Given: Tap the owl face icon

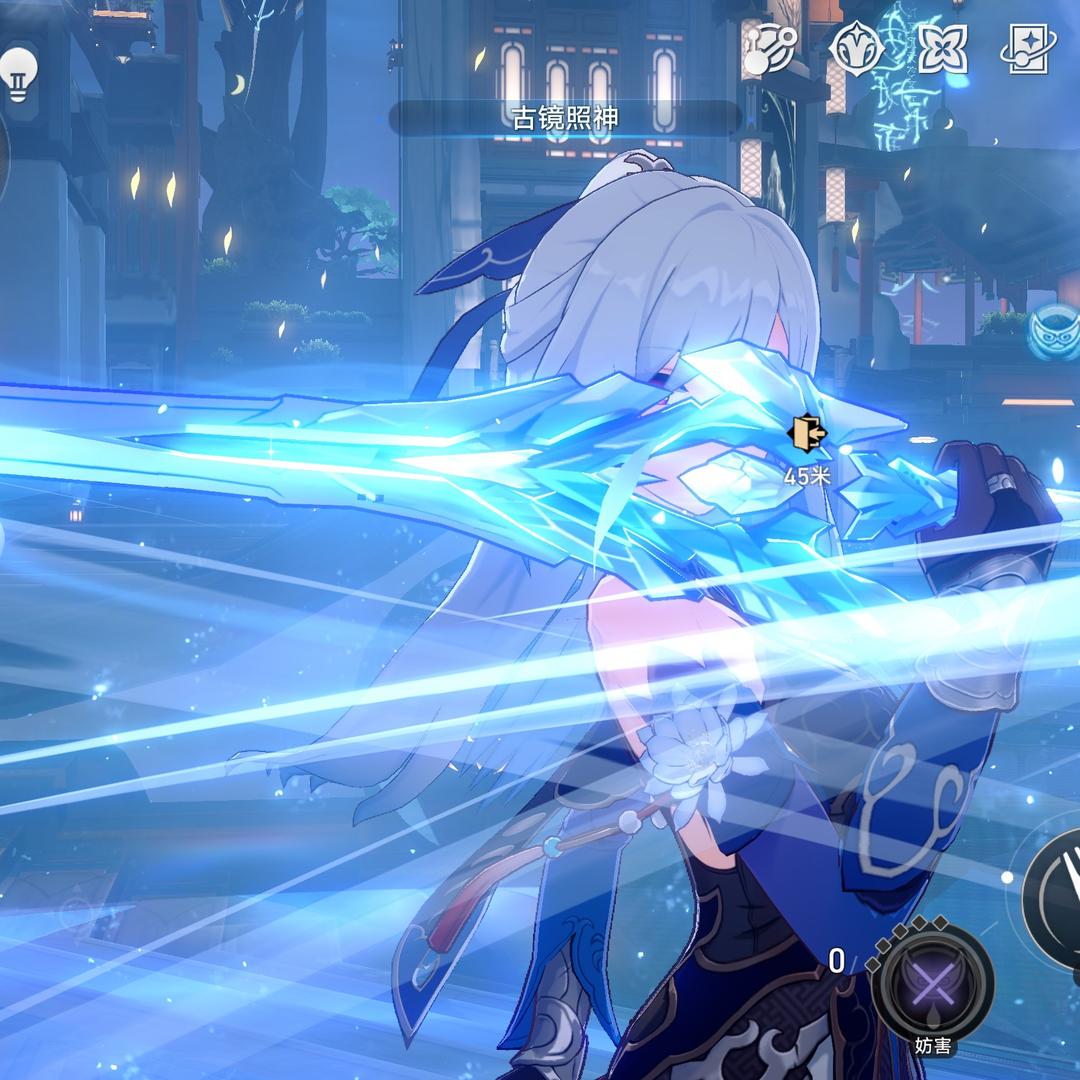Looking at the screenshot, I should 1053,332.
